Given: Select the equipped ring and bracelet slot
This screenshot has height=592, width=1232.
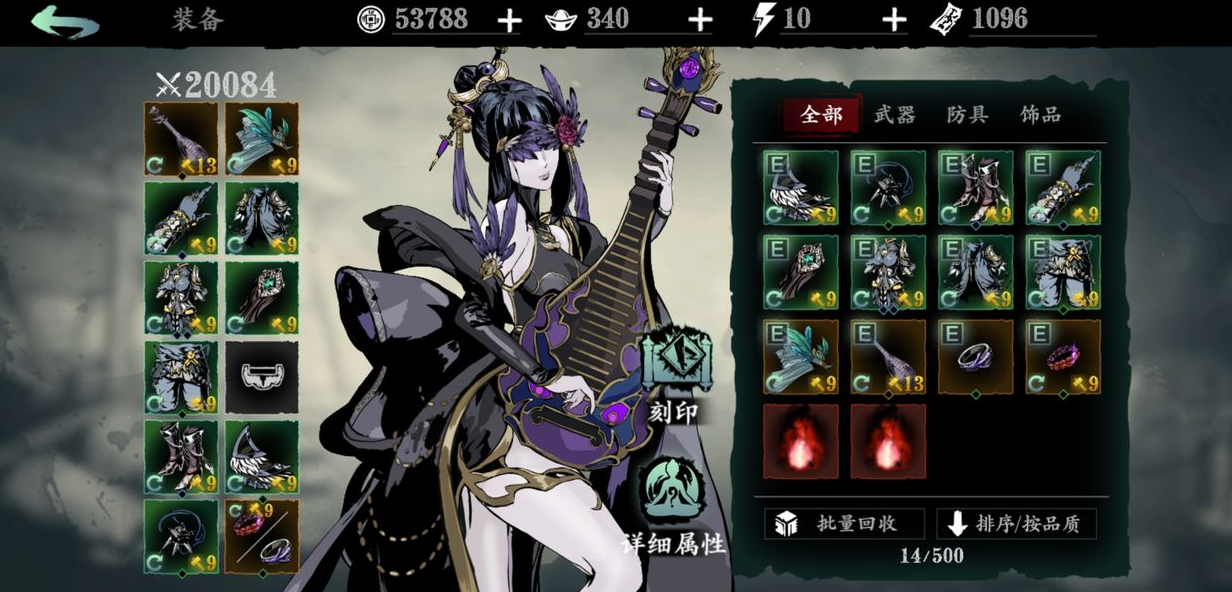Looking at the screenshot, I should pyautogui.click(x=261, y=536).
